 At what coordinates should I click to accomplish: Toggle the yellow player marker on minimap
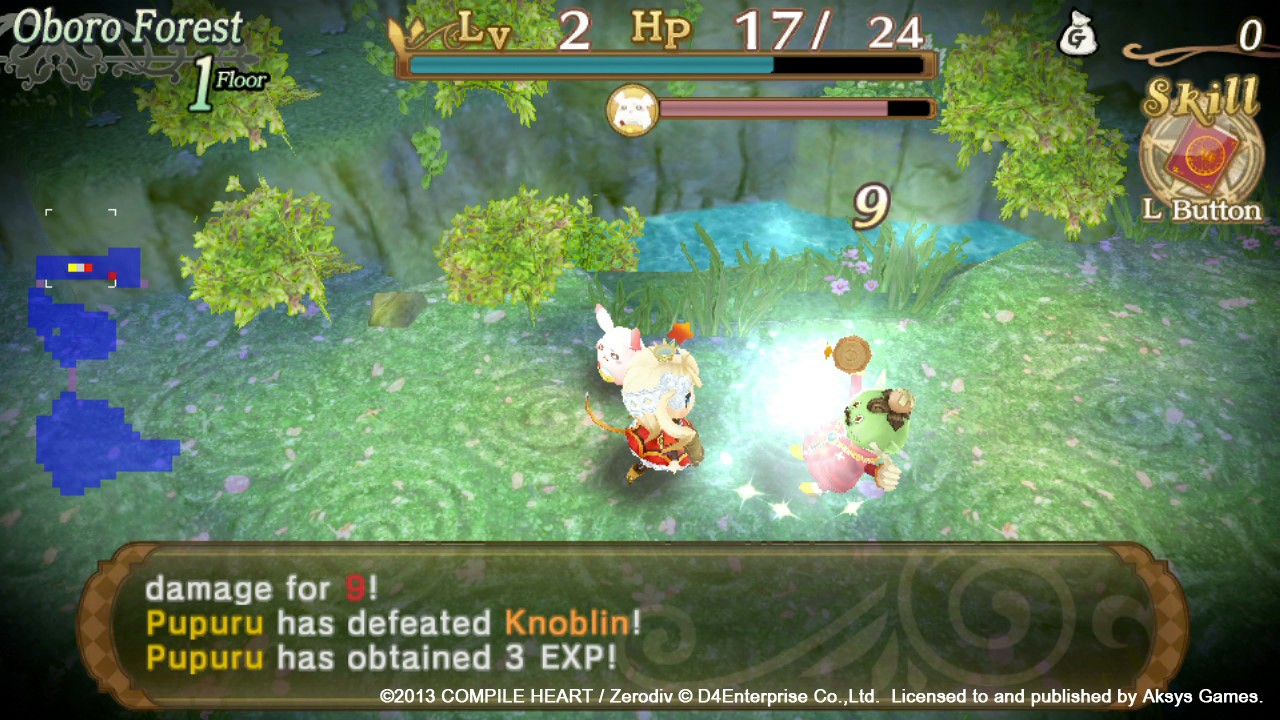[x=75, y=267]
